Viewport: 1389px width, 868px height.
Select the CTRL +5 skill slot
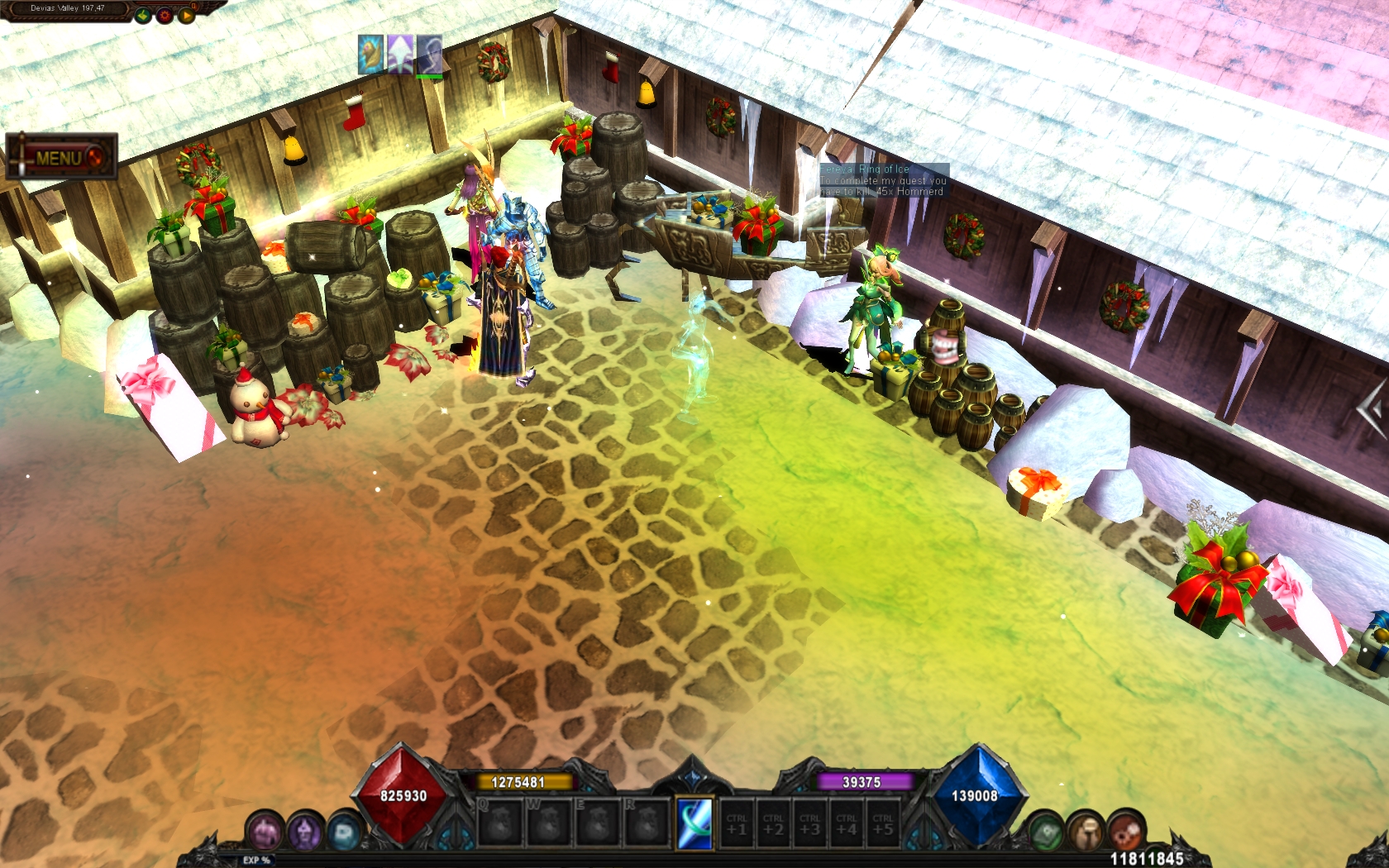(882, 823)
